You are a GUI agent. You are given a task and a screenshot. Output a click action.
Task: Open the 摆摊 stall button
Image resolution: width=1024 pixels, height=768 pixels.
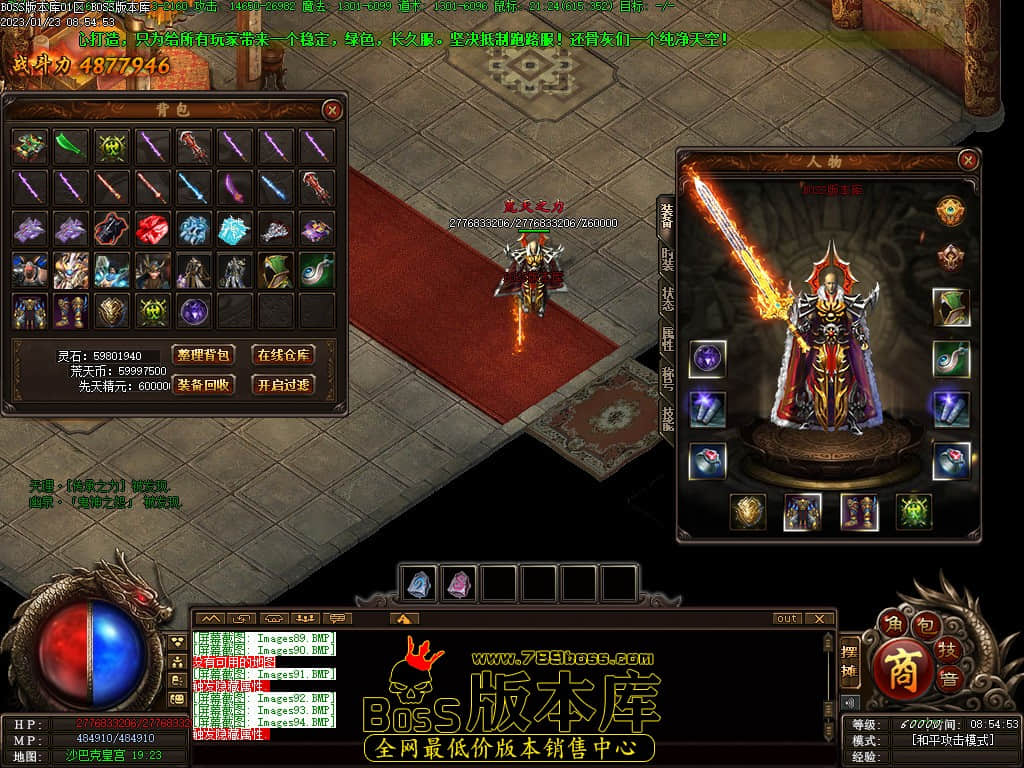coord(850,661)
